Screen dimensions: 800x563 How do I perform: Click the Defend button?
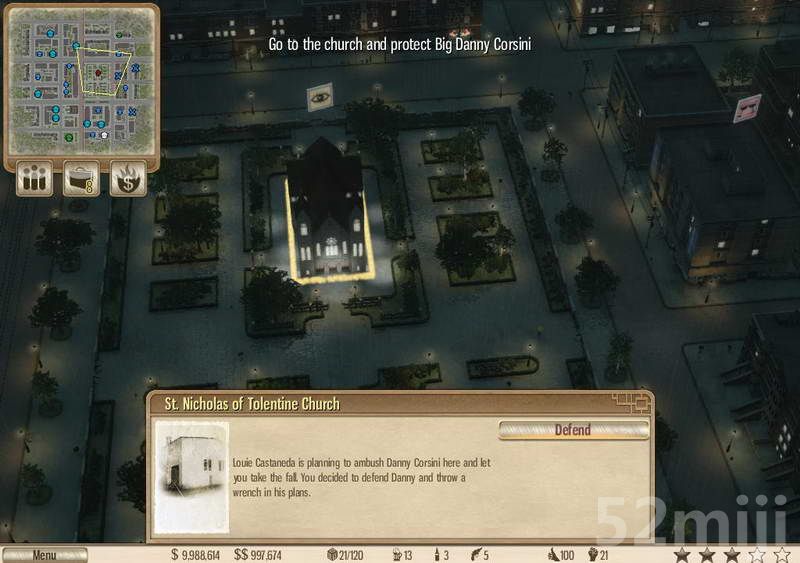[573, 430]
